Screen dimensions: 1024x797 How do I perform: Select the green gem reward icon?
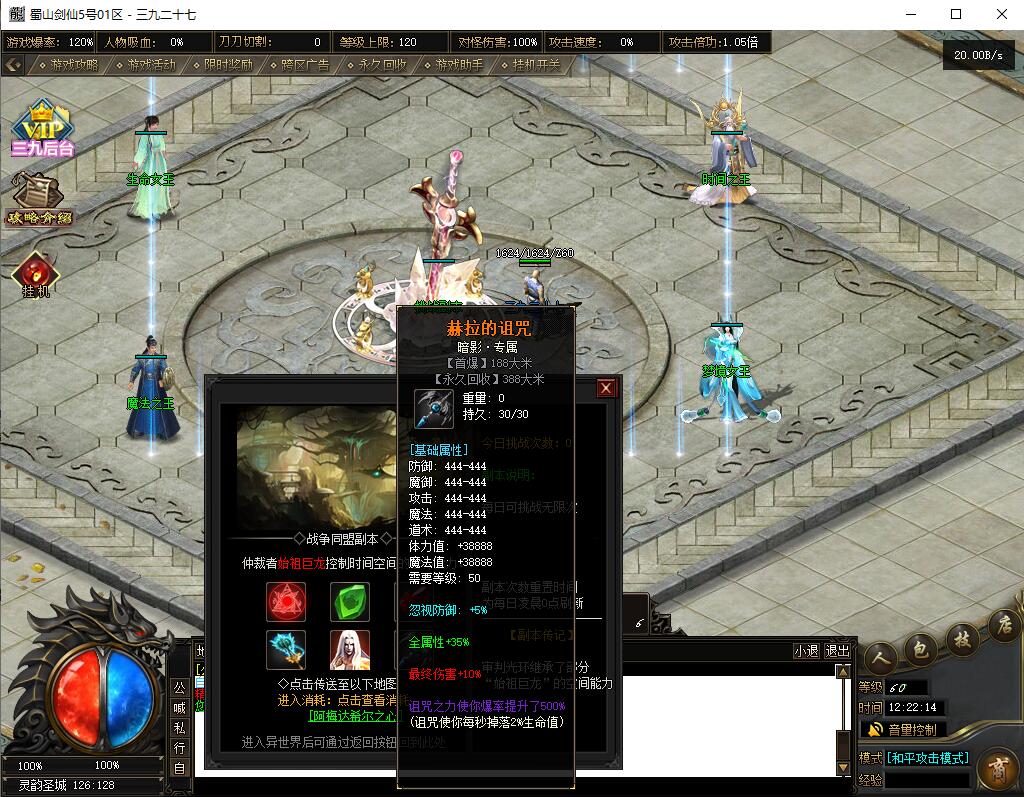tap(350, 601)
